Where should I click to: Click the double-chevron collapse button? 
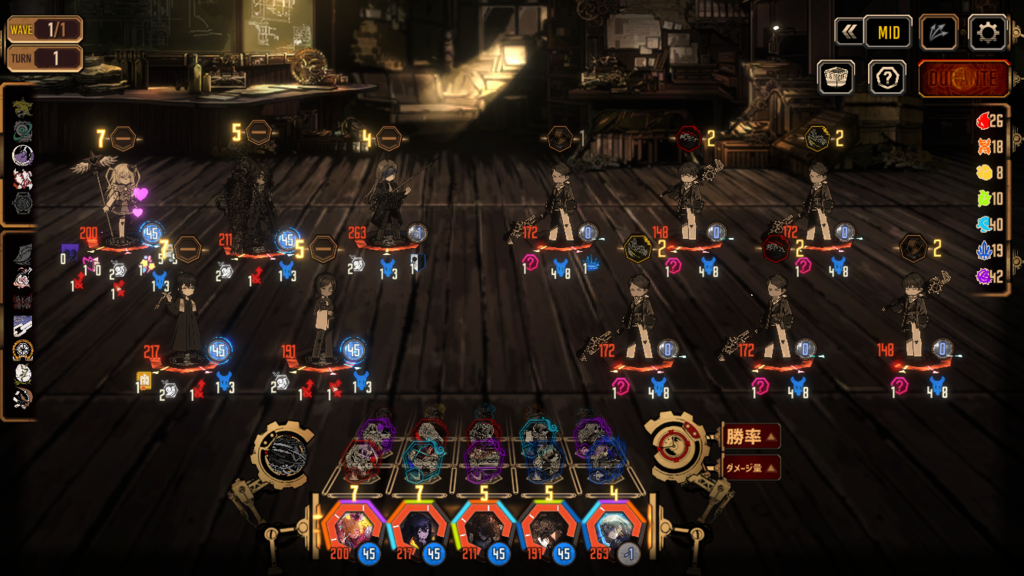pyautogui.click(x=849, y=32)
